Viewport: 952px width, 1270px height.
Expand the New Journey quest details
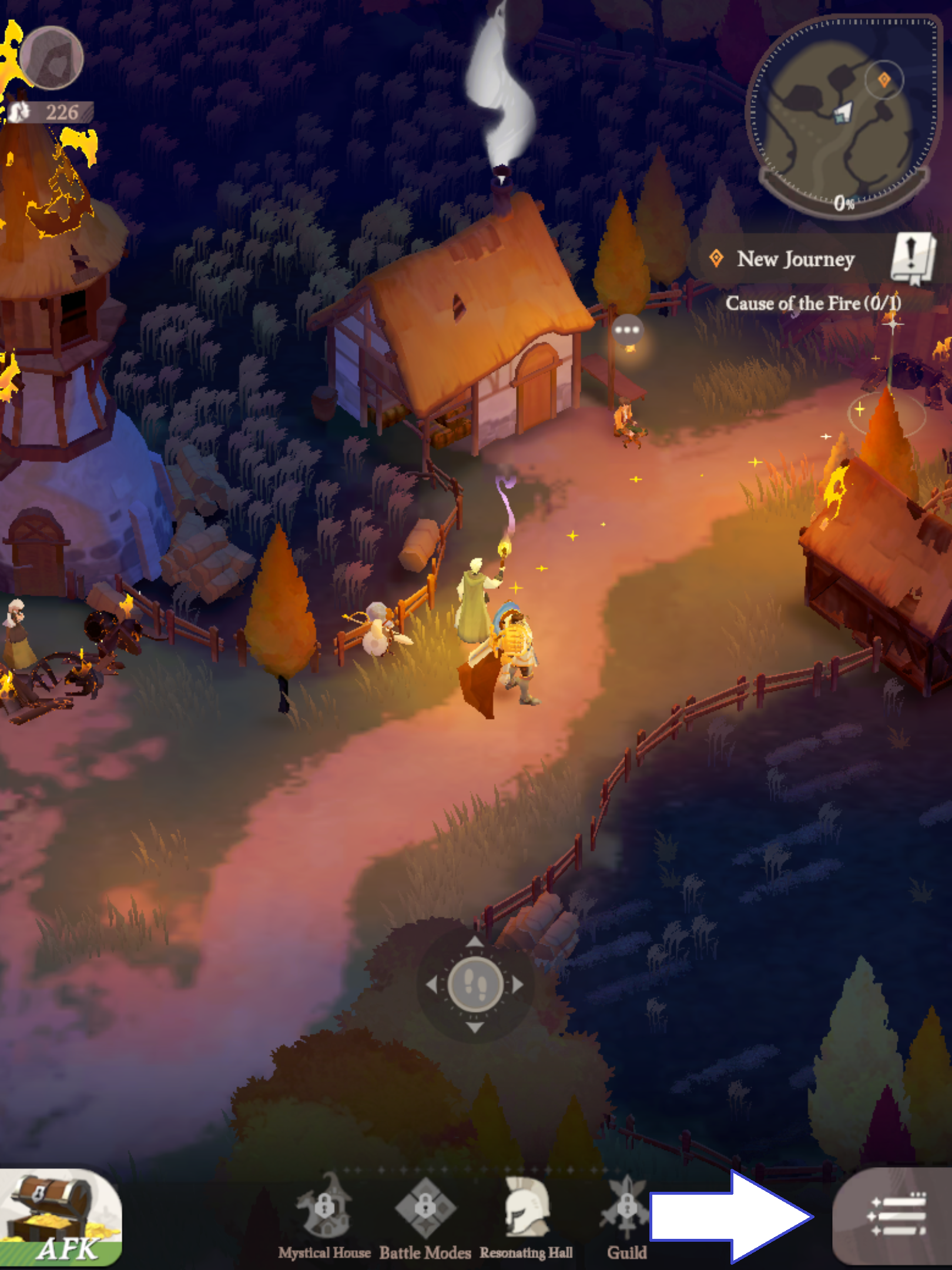[796, 259]
